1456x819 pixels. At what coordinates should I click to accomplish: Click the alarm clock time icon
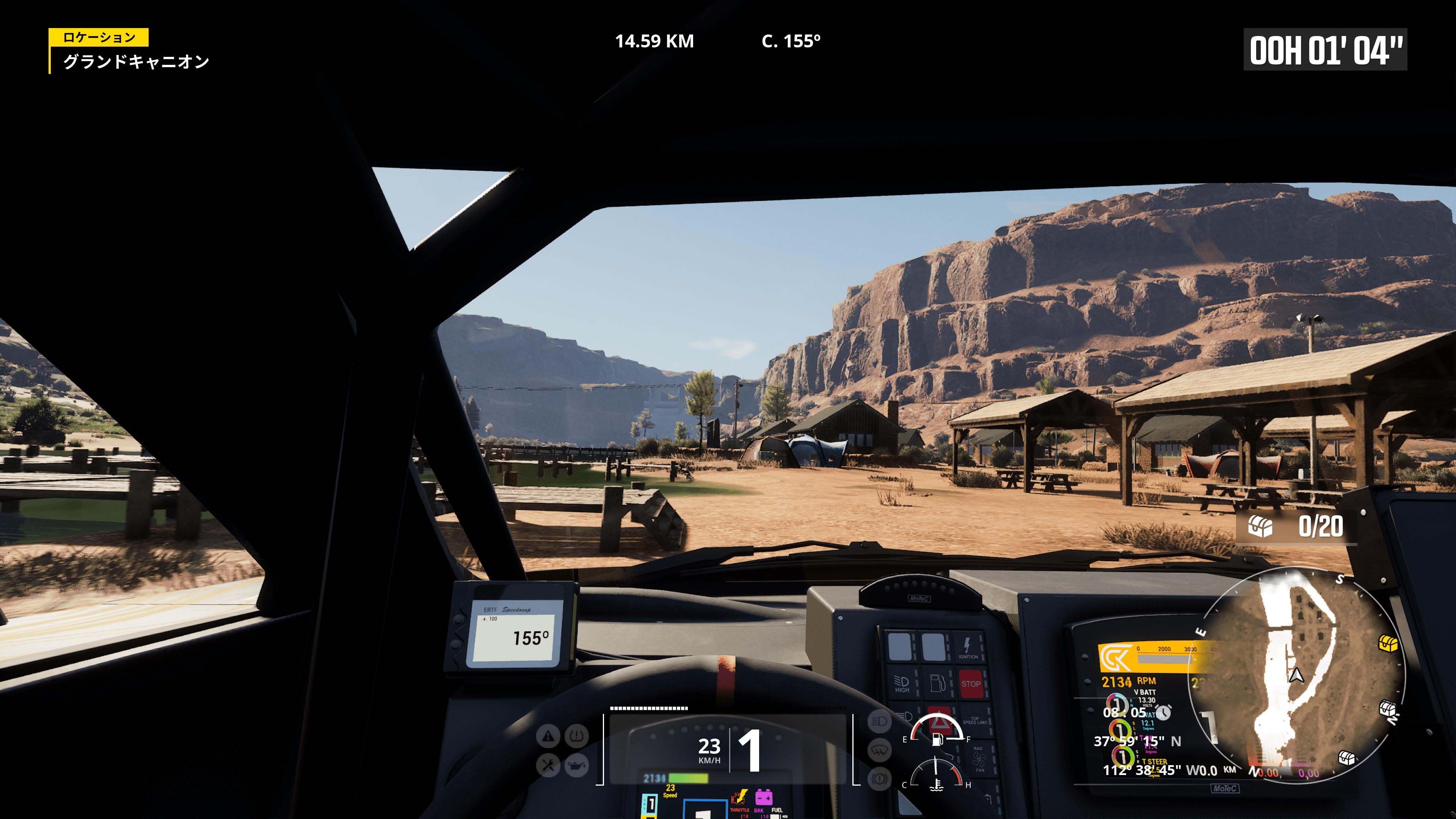pyautogui.click(x=1163, y=712)
